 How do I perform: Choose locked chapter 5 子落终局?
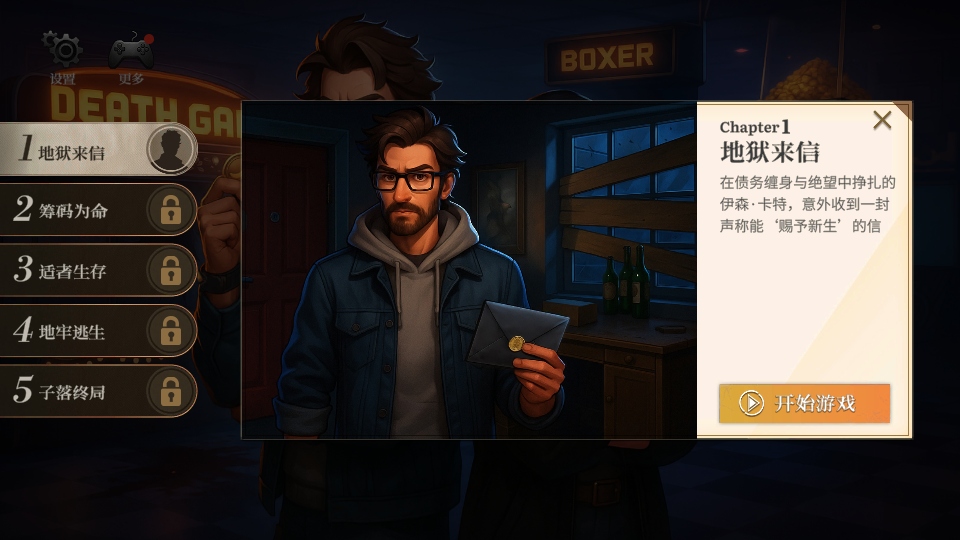coord(97,391)
